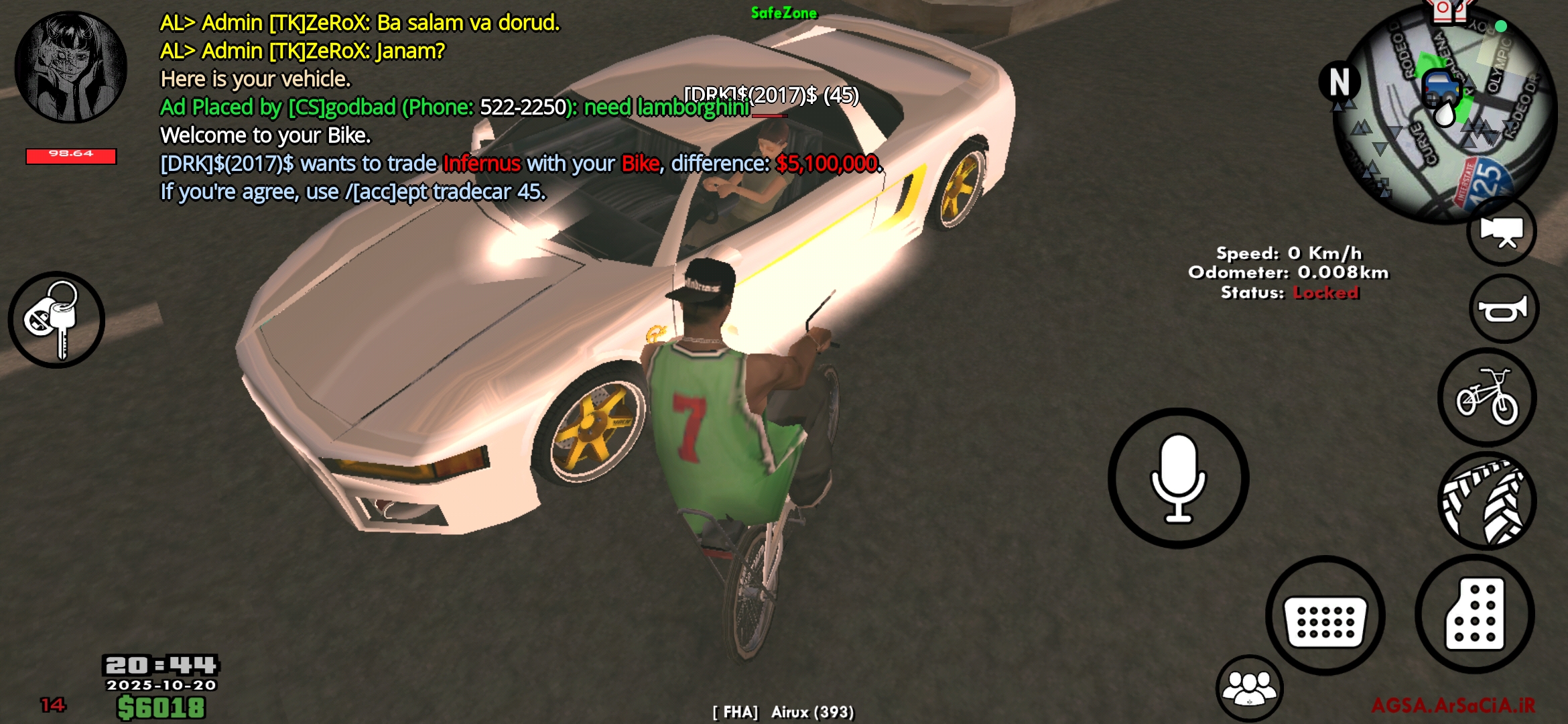Open the profile avatar portrait
1568x724 pixels.
pos(70,67)
